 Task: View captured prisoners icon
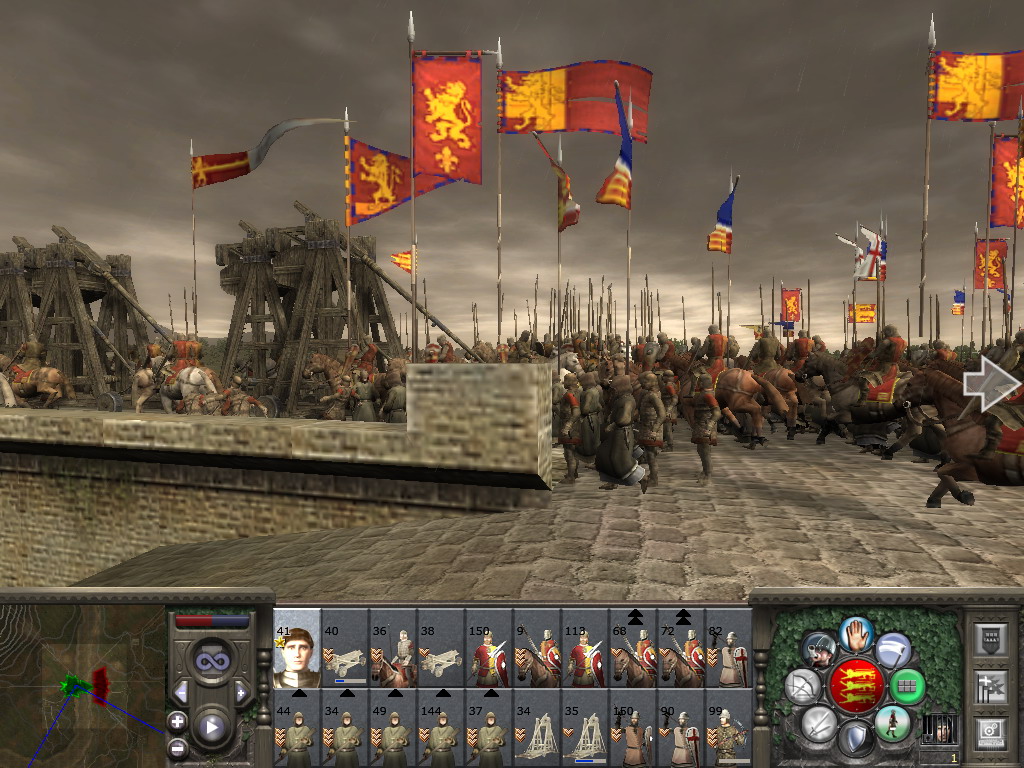click(x=938, y=728)
